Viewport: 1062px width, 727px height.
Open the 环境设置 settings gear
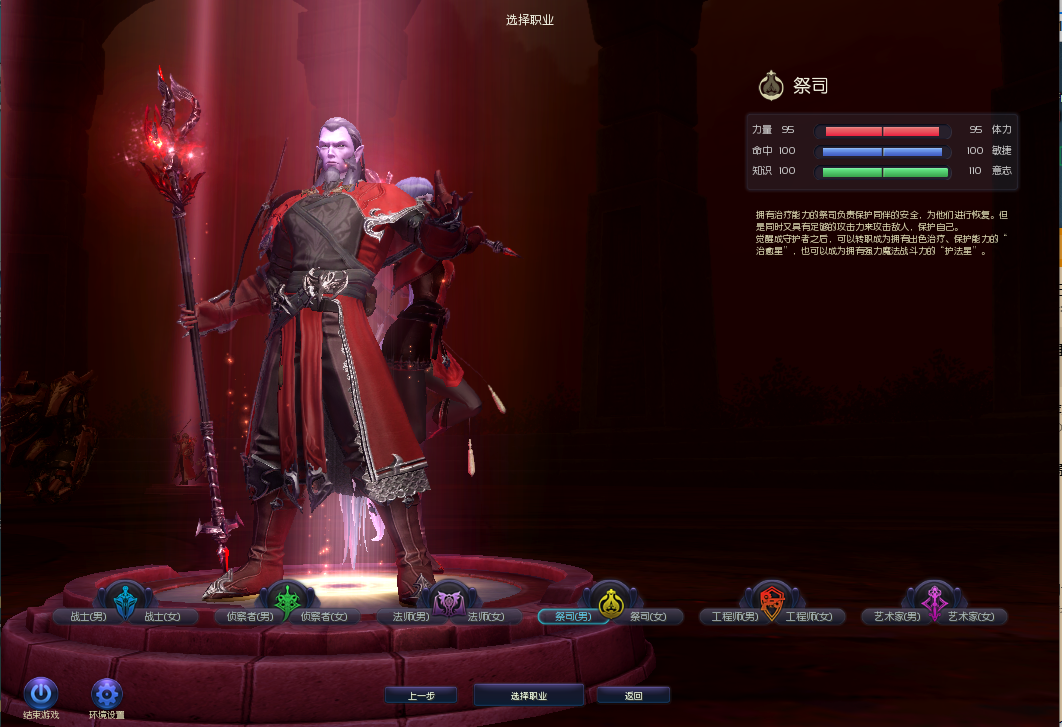pyautogui.click(x=106, y=692)
